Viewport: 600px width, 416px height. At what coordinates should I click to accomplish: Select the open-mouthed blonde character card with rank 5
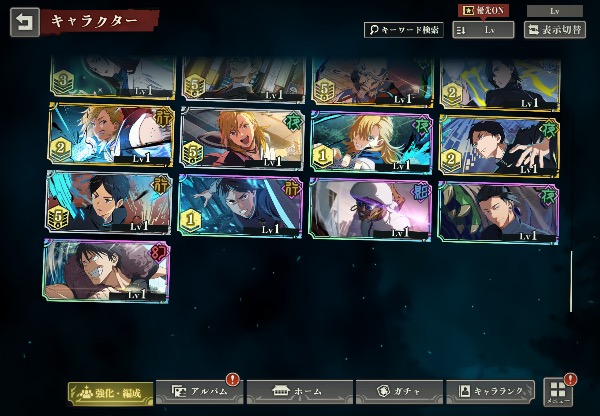pyautogui.click(x=240, y=137)
